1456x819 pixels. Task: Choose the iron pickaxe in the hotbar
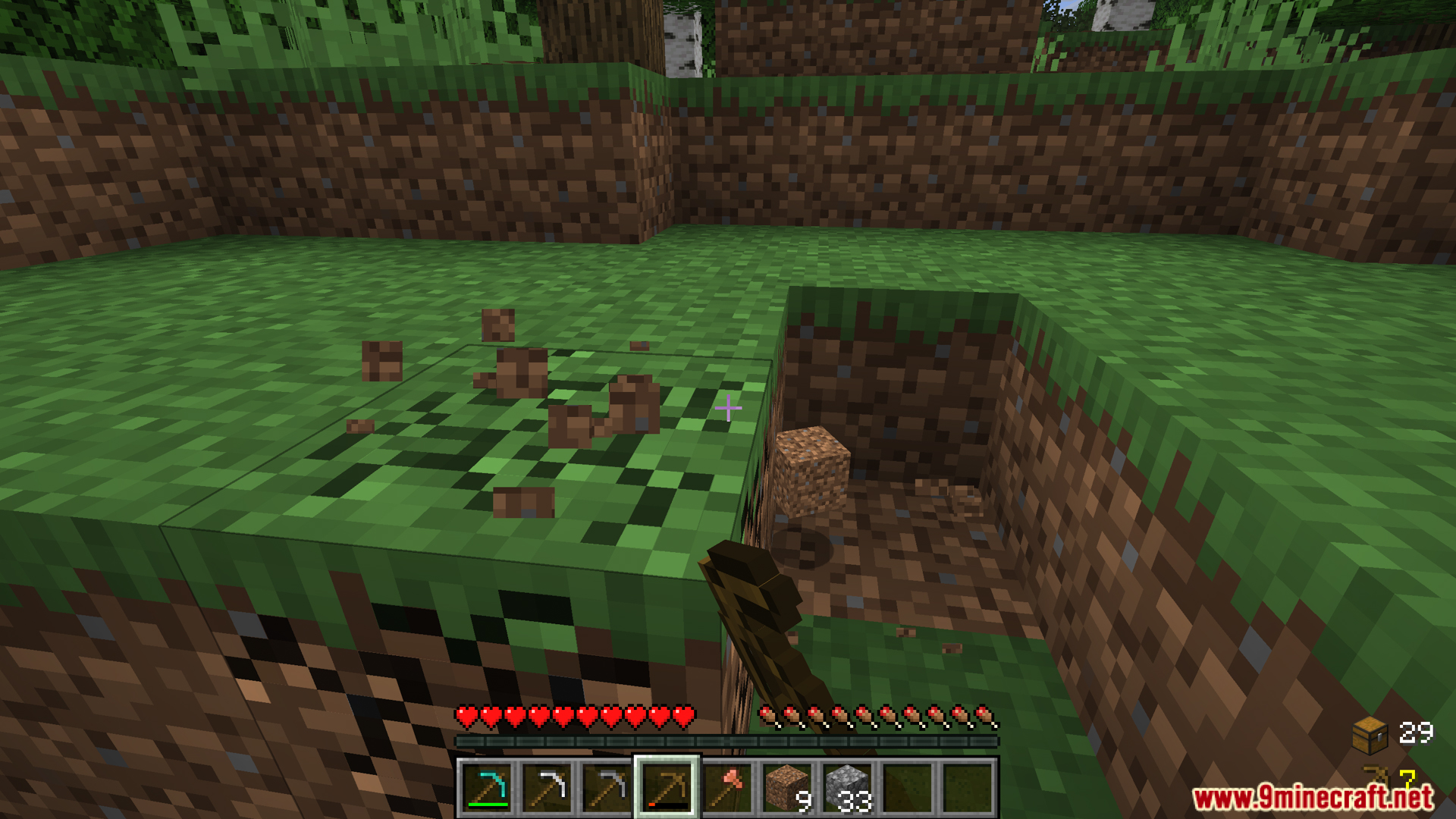tap(547, 788)
